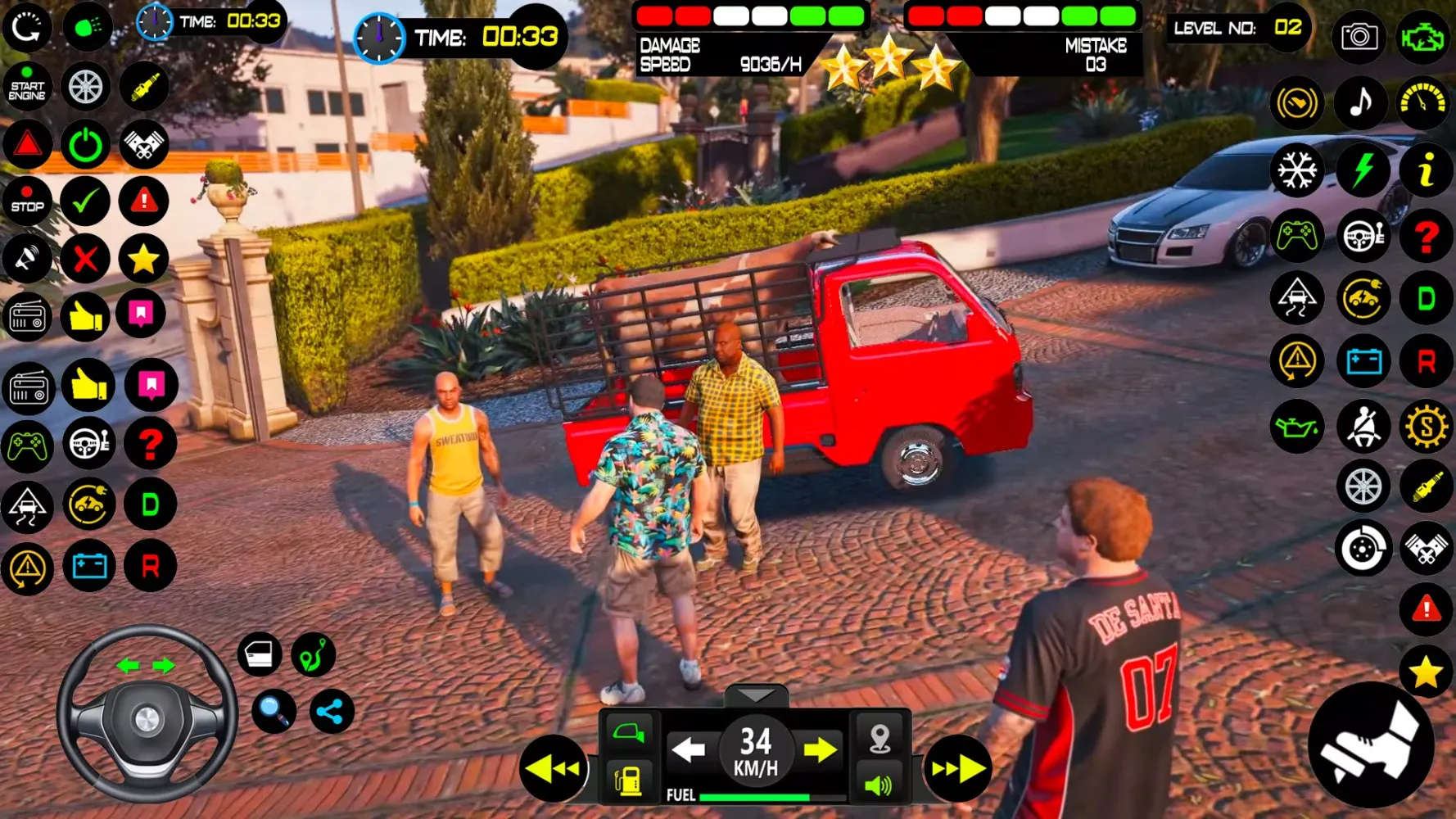Toggle the green power icon

85,145
